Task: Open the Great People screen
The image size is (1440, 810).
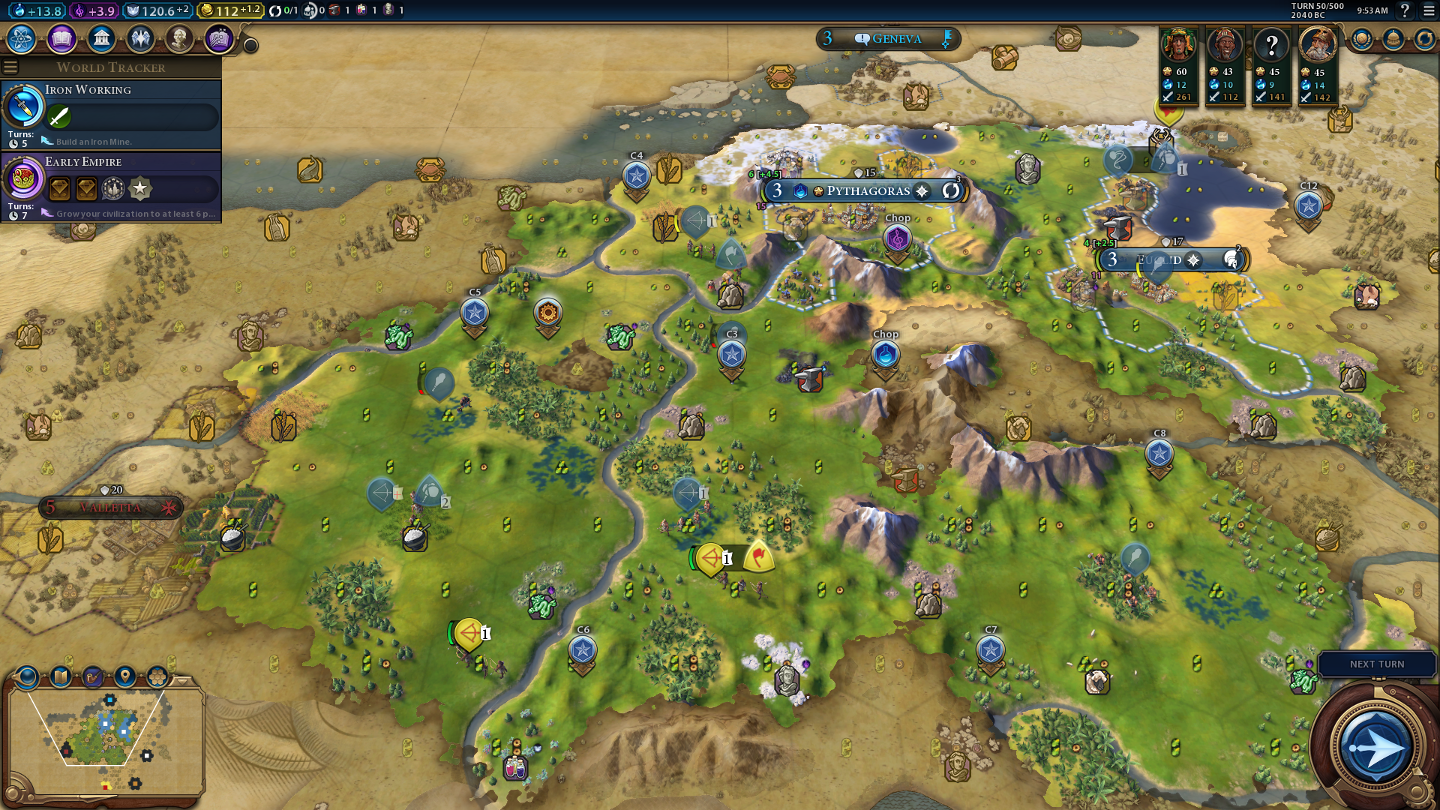Action: click(179, 39)
